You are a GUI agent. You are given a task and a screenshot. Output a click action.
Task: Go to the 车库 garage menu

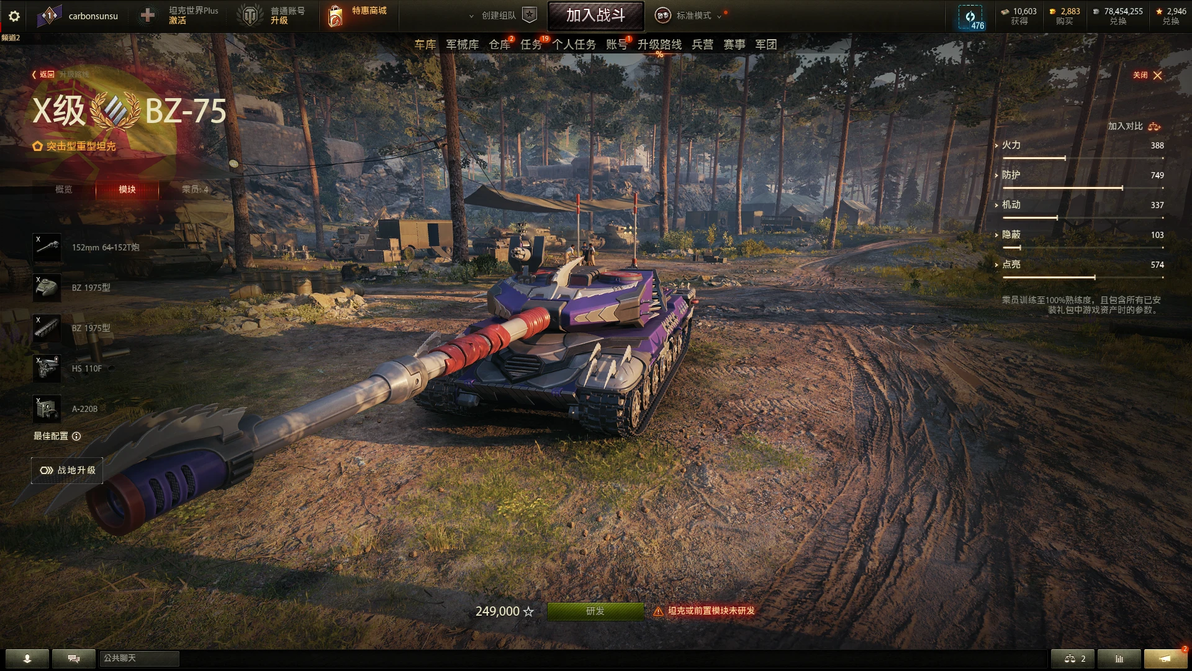[425, 44]
